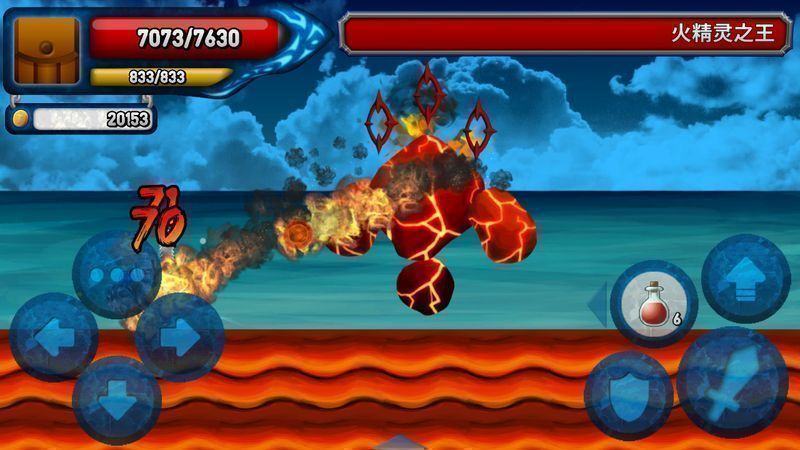Use the red health potion
The height and width of the screenshot is (450, 800).
tap(654, 304)
